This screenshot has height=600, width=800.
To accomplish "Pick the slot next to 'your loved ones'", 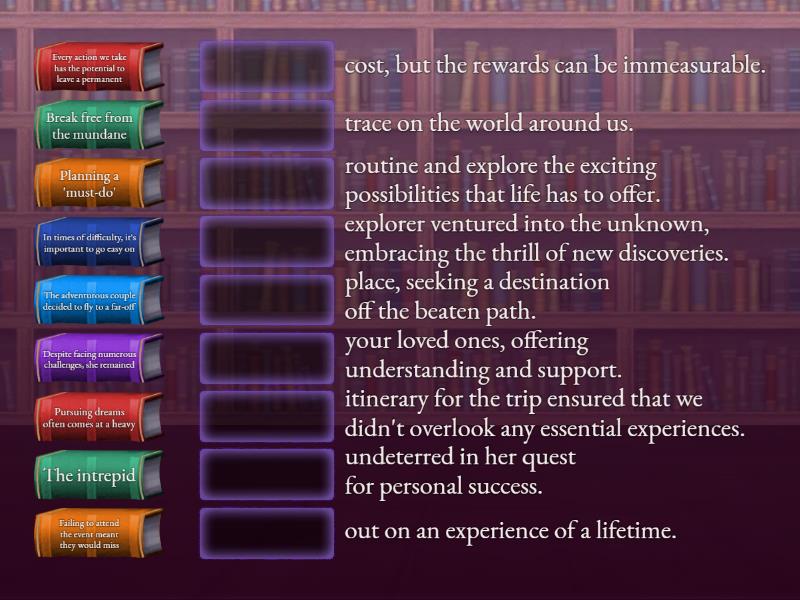I will [x=267, y=358].
